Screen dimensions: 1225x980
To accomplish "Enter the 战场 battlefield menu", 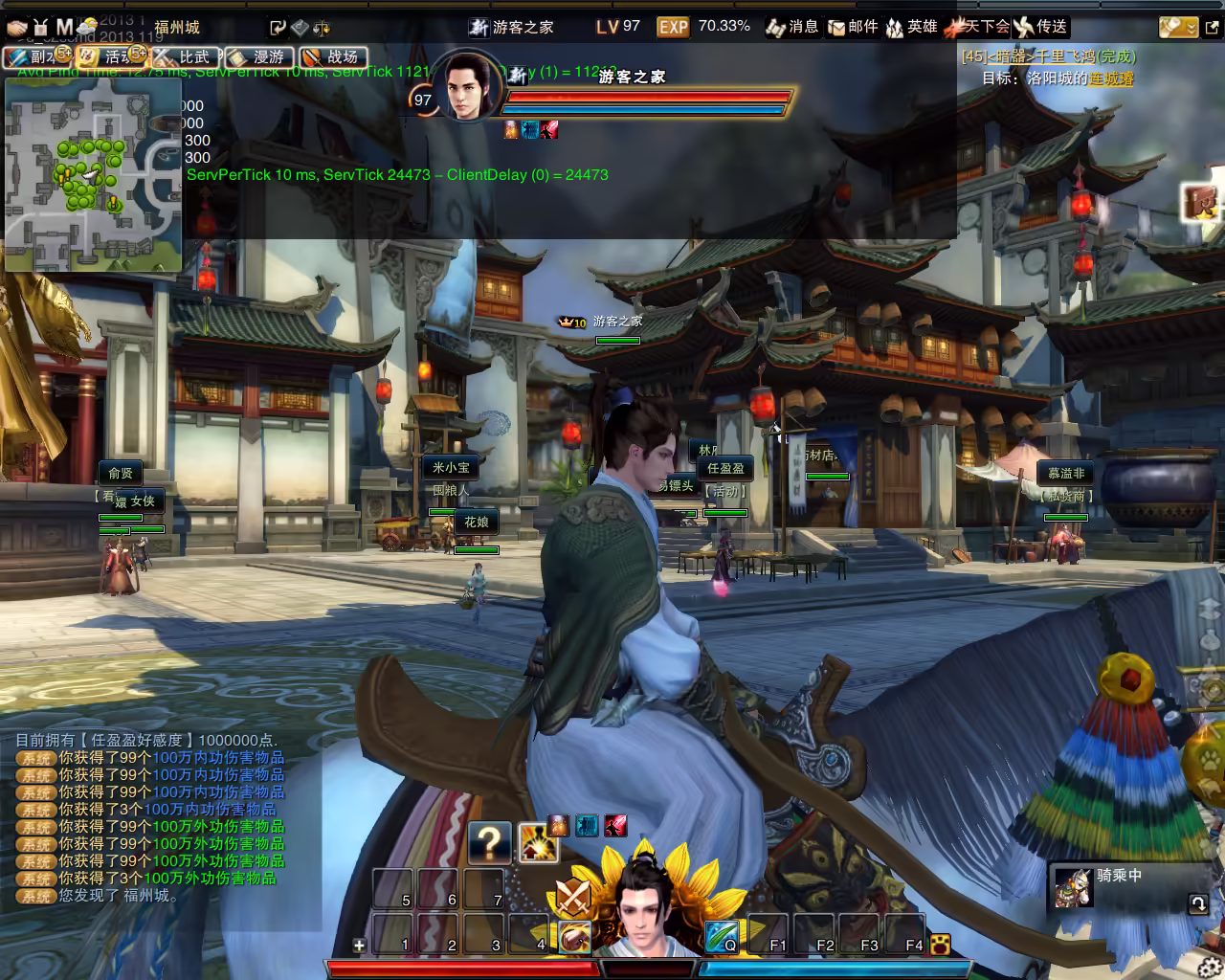I will [x=333, y=57].
